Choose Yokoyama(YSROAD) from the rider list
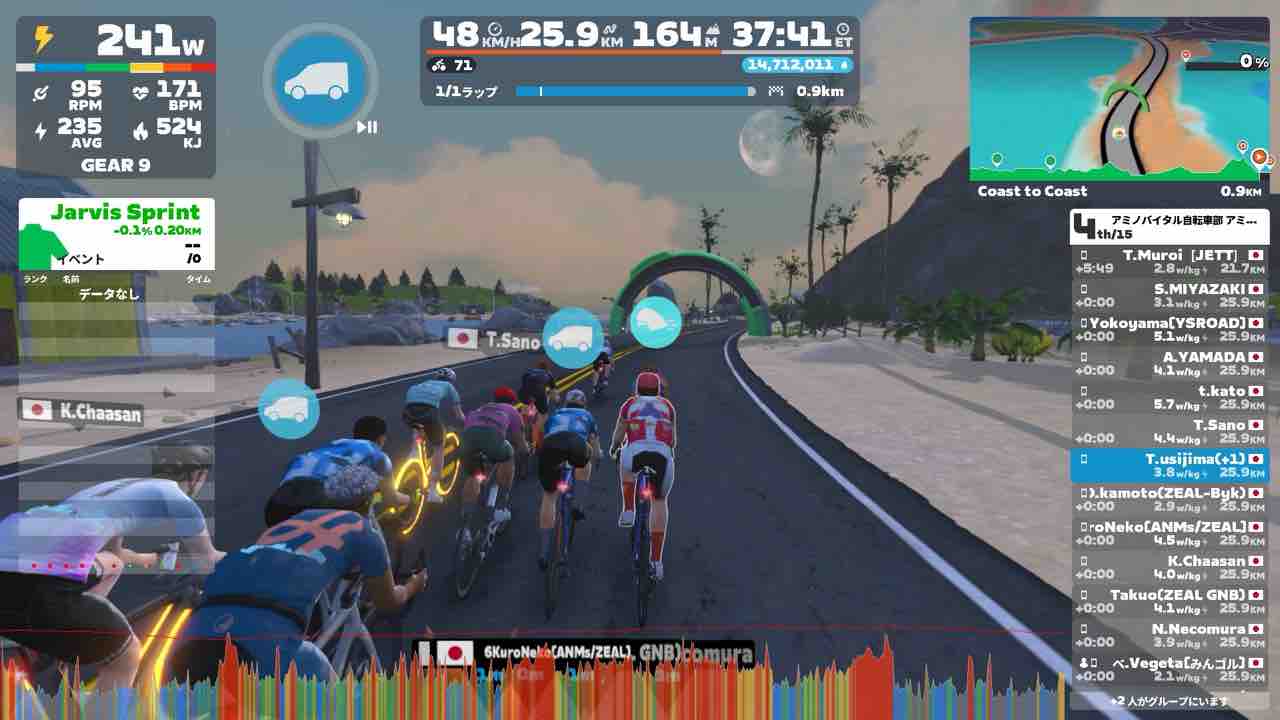 1169,330
